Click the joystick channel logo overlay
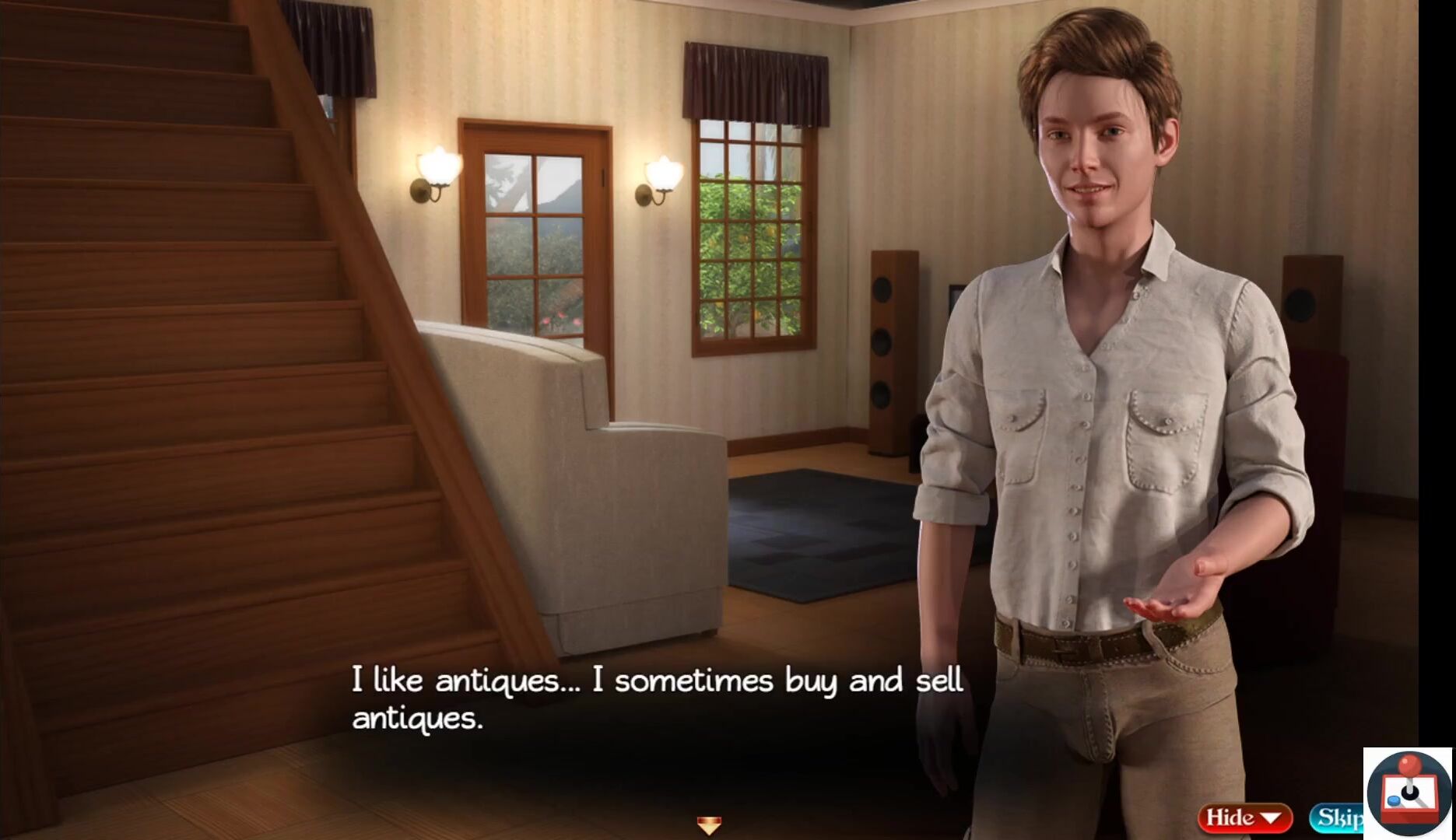The width and height of the screenshot is (1456, 840). point(1408,793)
